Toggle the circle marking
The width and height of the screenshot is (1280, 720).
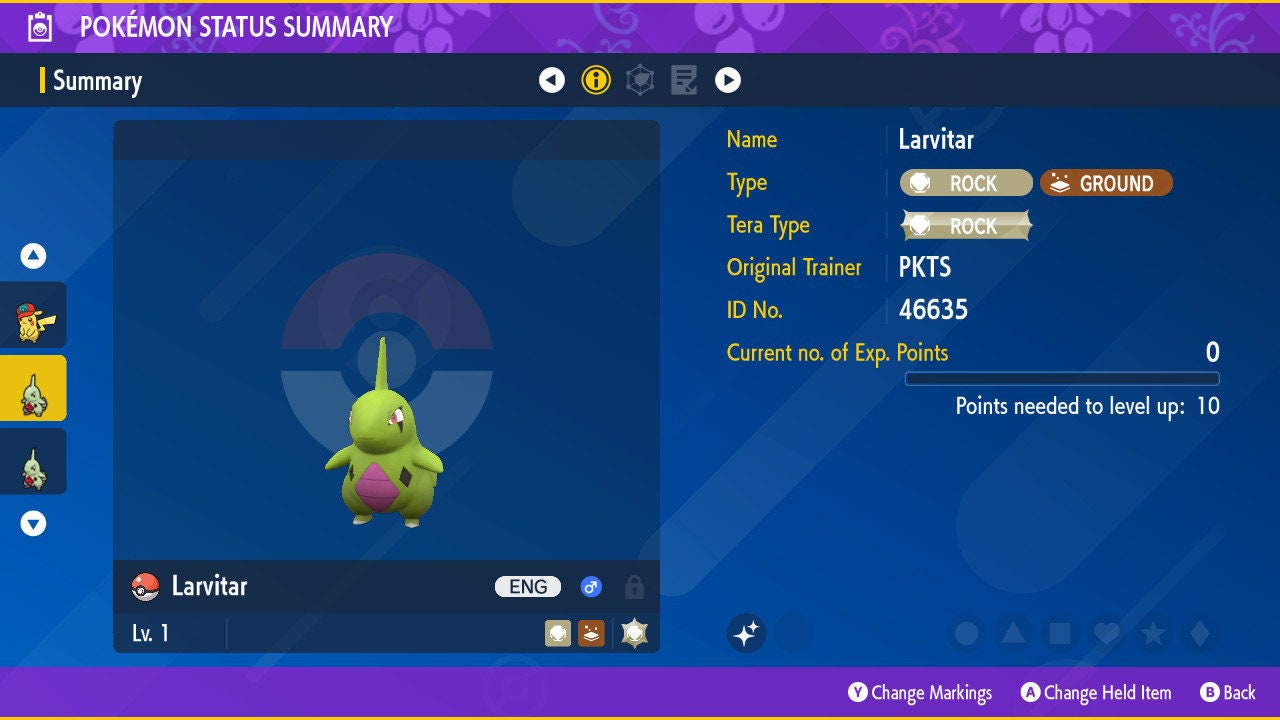pos(966,633)
